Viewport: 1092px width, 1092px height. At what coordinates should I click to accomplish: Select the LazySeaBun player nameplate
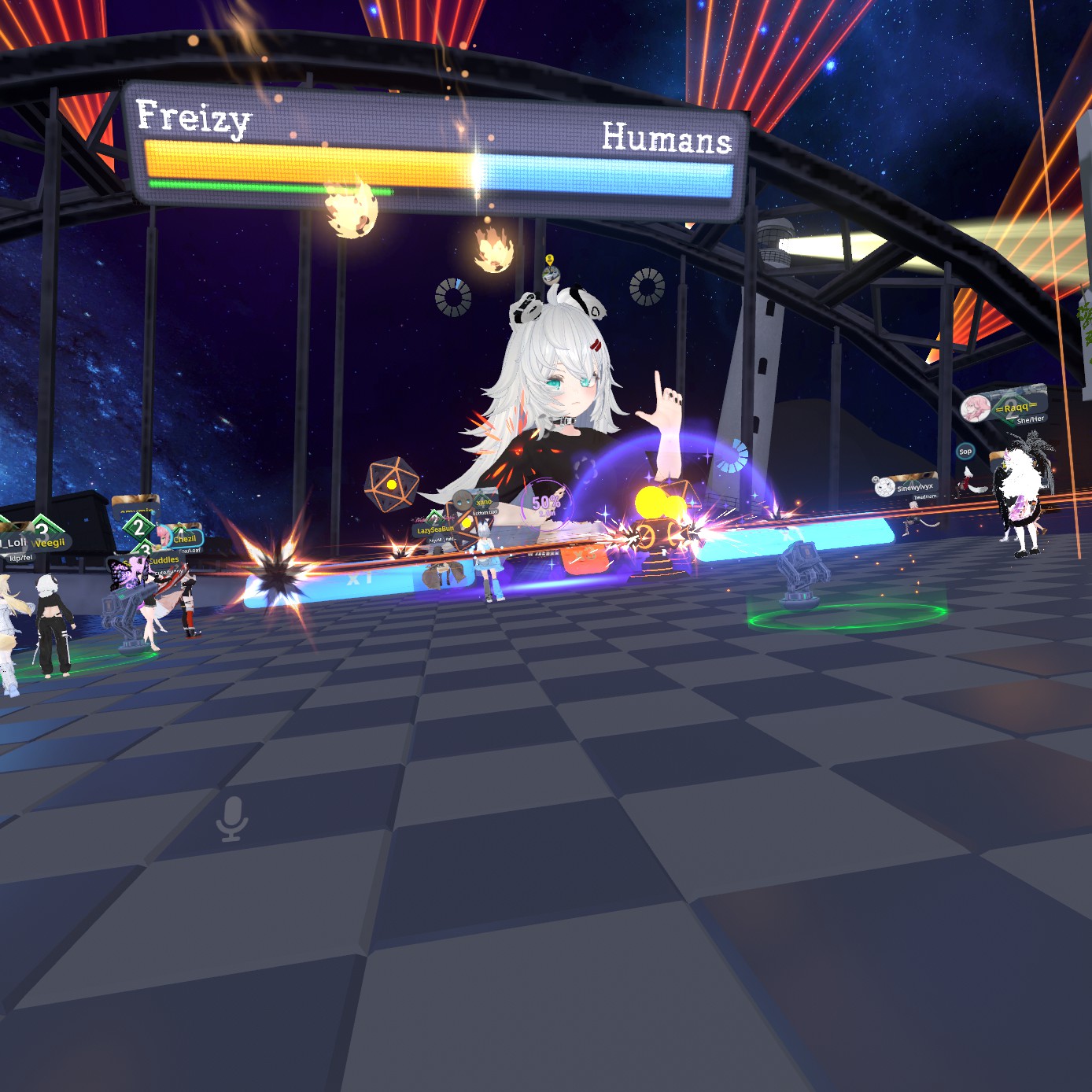click(x=435, y=530)
